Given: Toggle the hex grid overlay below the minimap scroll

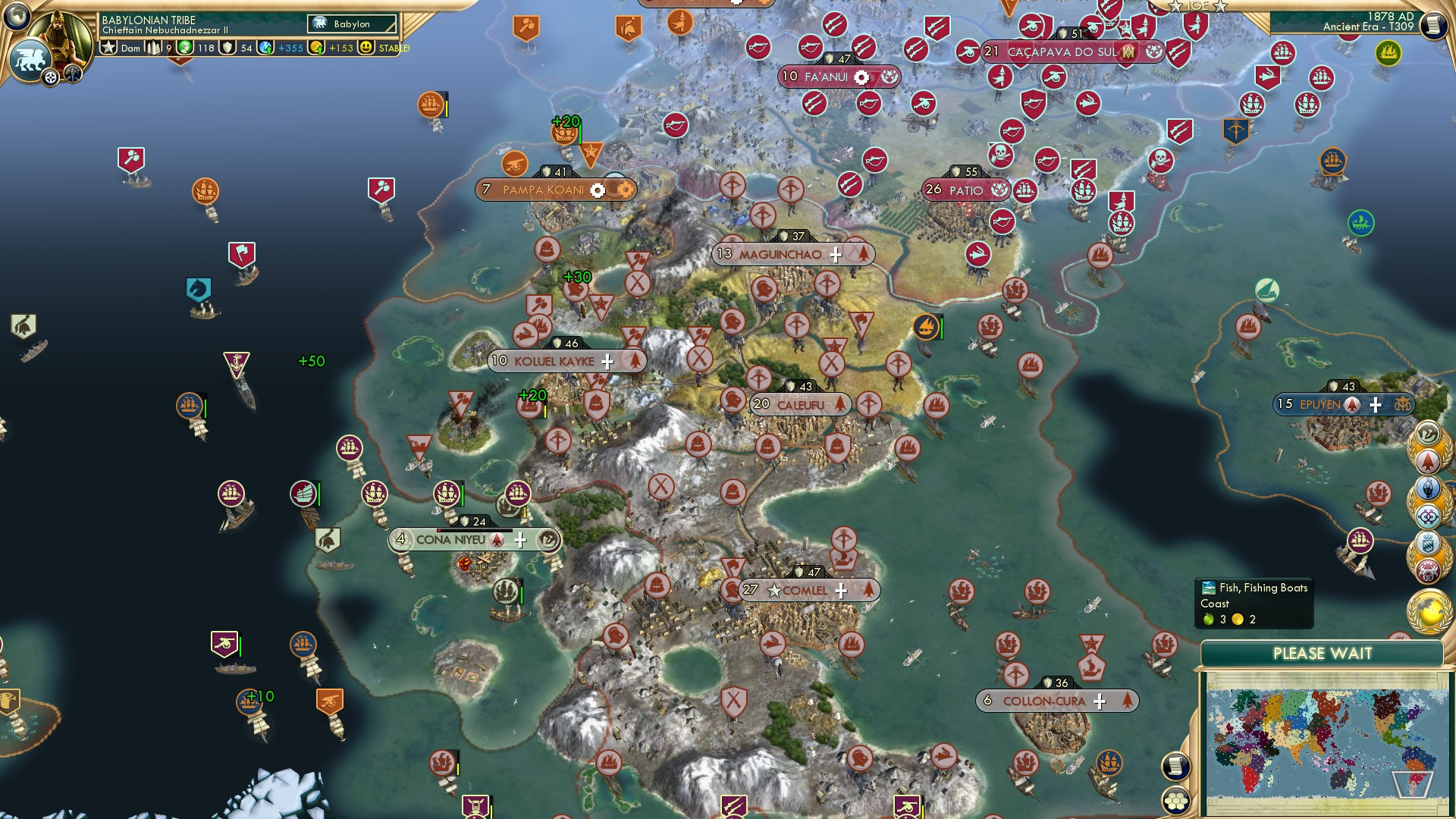Looking at the screenshot, I should tap(1177, 801).
